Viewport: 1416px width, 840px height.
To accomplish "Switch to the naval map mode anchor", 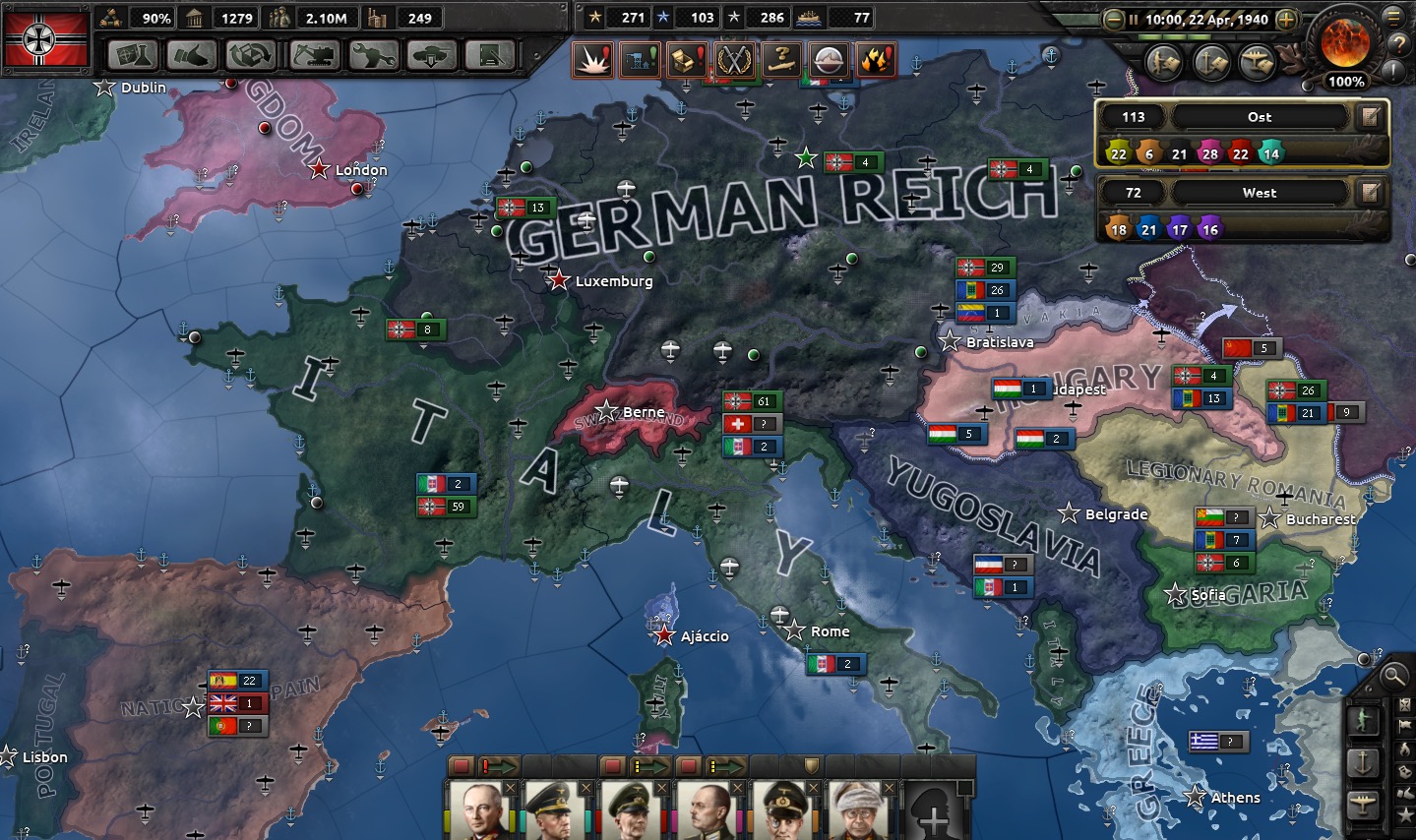I will [x=1364, y=762].
